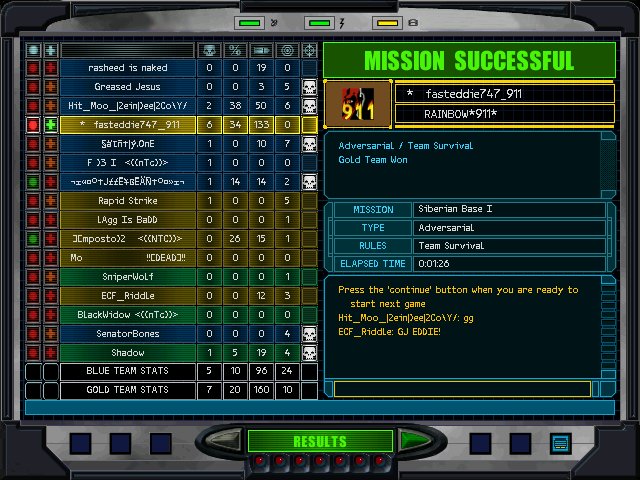Viewport: 640px width, 480px height.
Task: Focus the chat text input box
Action: [472, 388]
